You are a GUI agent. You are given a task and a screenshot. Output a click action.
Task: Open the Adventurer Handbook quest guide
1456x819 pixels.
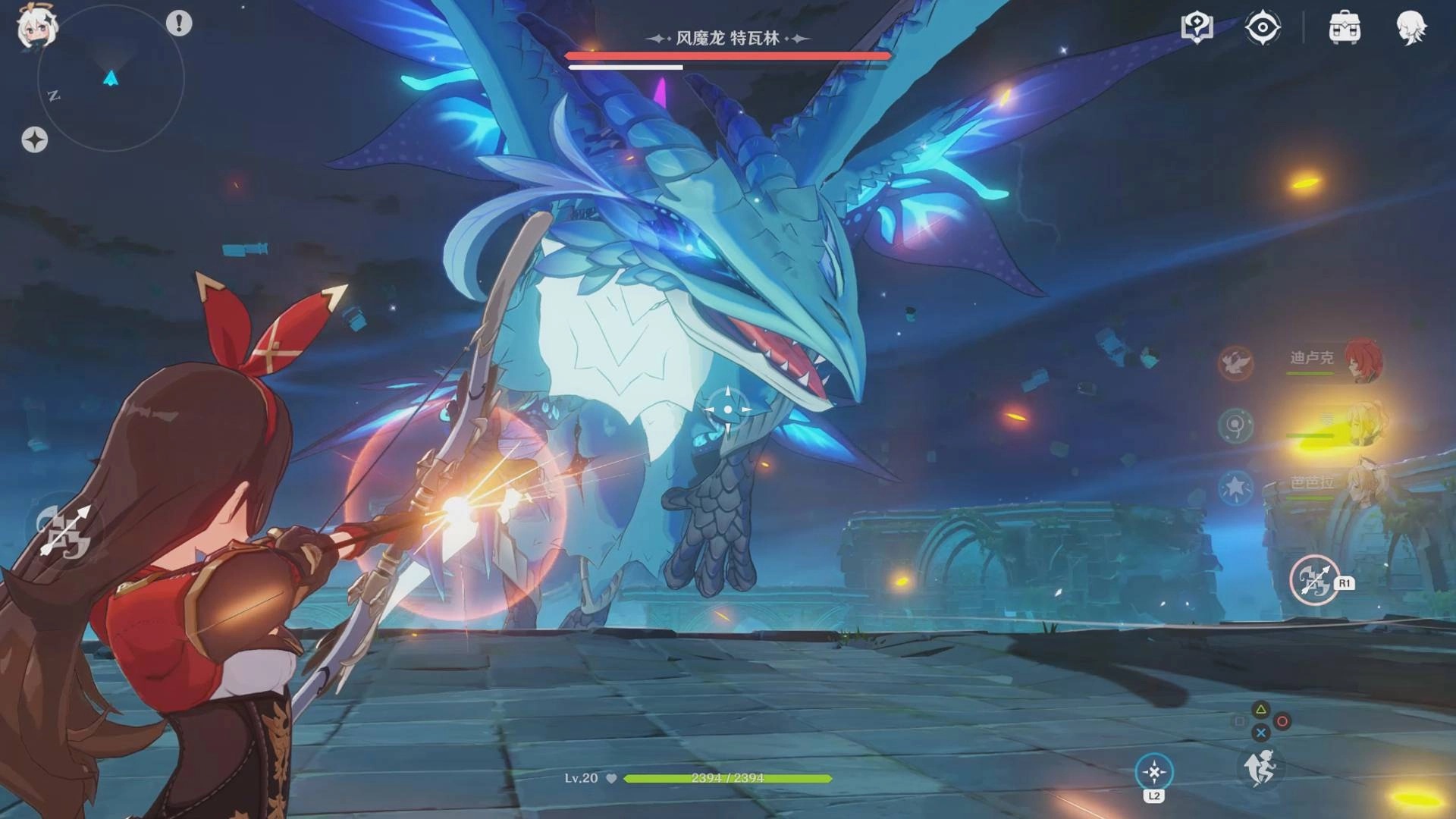(x=1196, y=29)
